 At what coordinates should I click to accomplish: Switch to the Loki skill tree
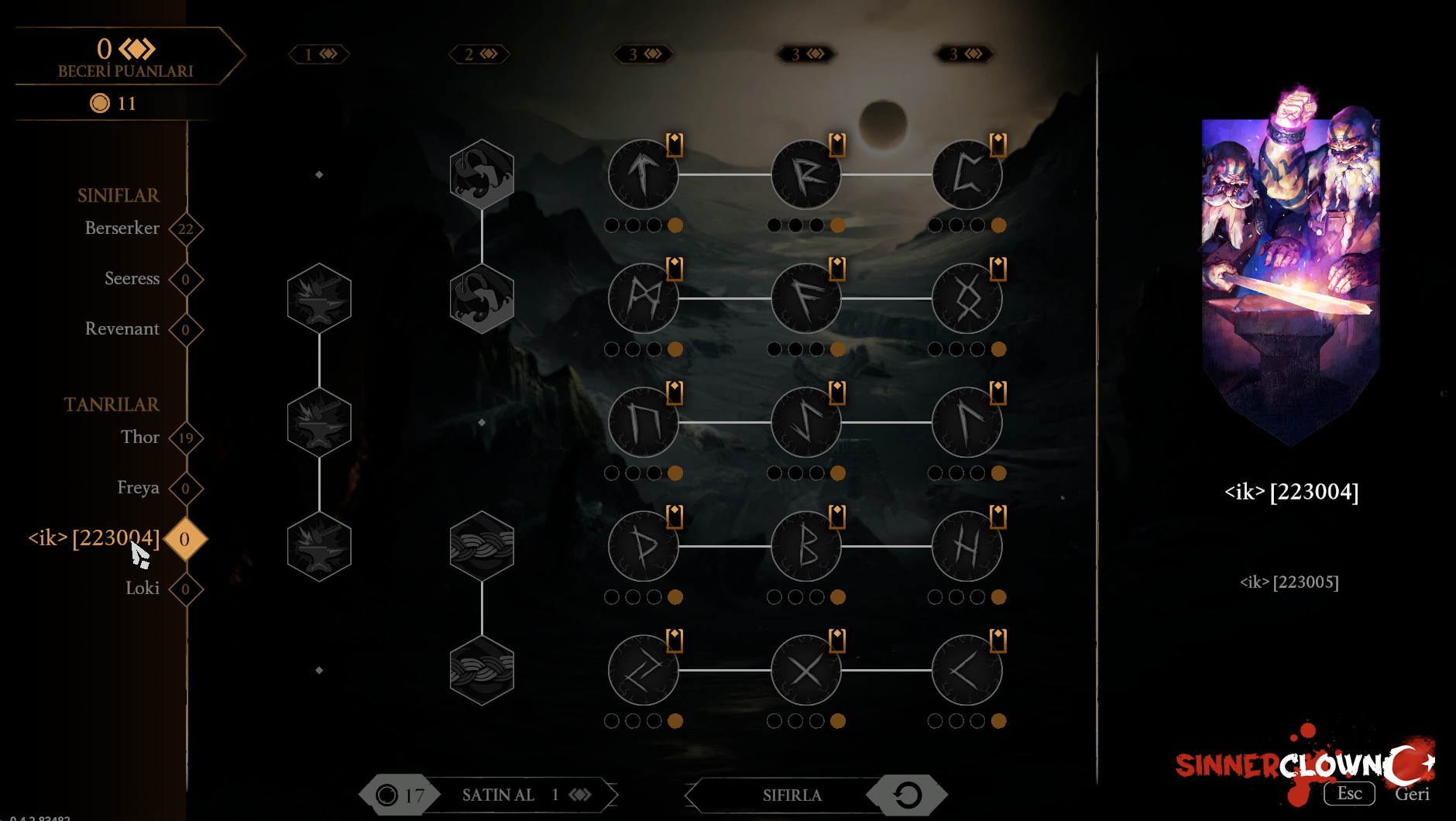(x=143, y=589)
